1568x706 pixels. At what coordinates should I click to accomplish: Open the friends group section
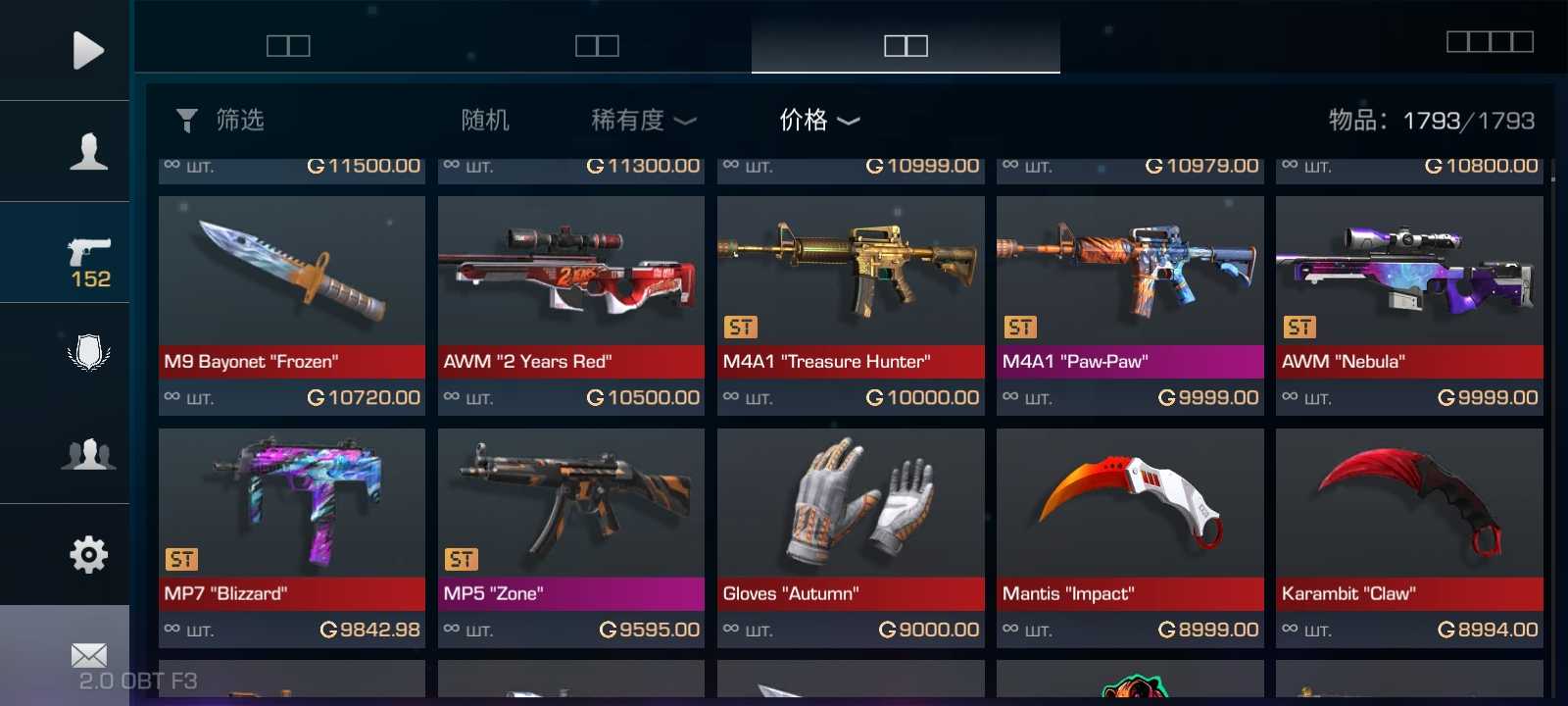click(x=88, y=454)
